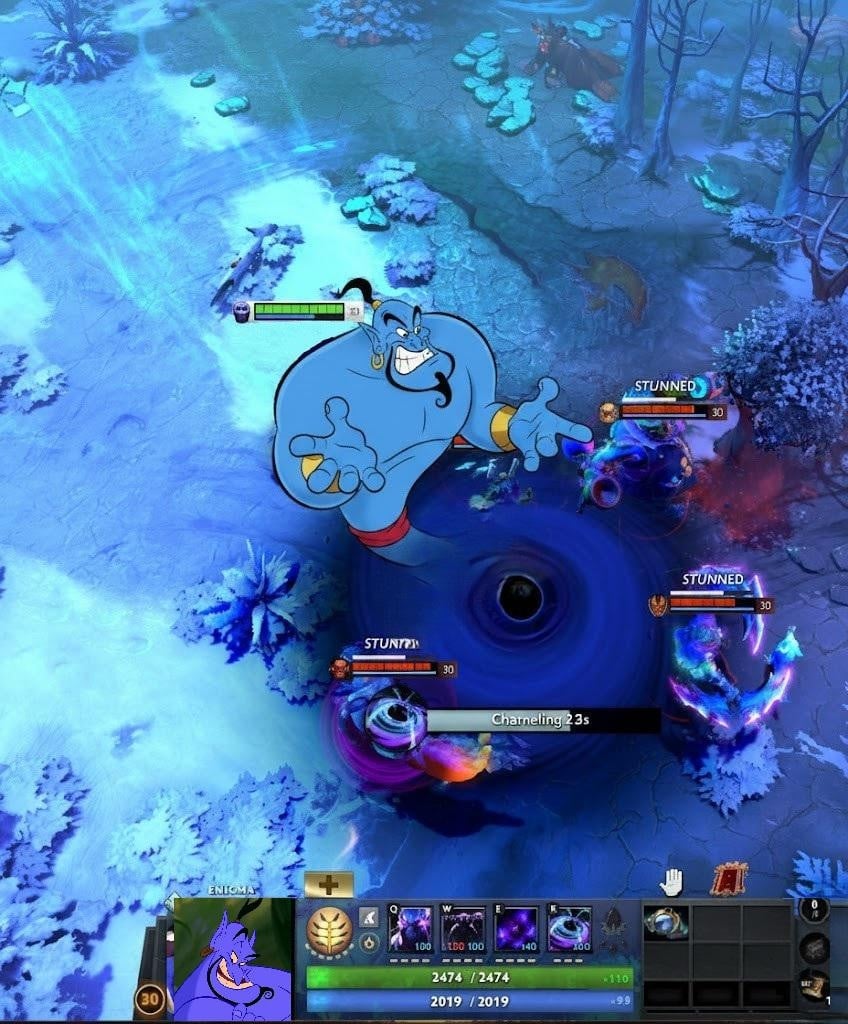Screen dimensions: 848x1024
Task: Cast the Demonic Conversion ability (W)
Action: tap(463, 928)
